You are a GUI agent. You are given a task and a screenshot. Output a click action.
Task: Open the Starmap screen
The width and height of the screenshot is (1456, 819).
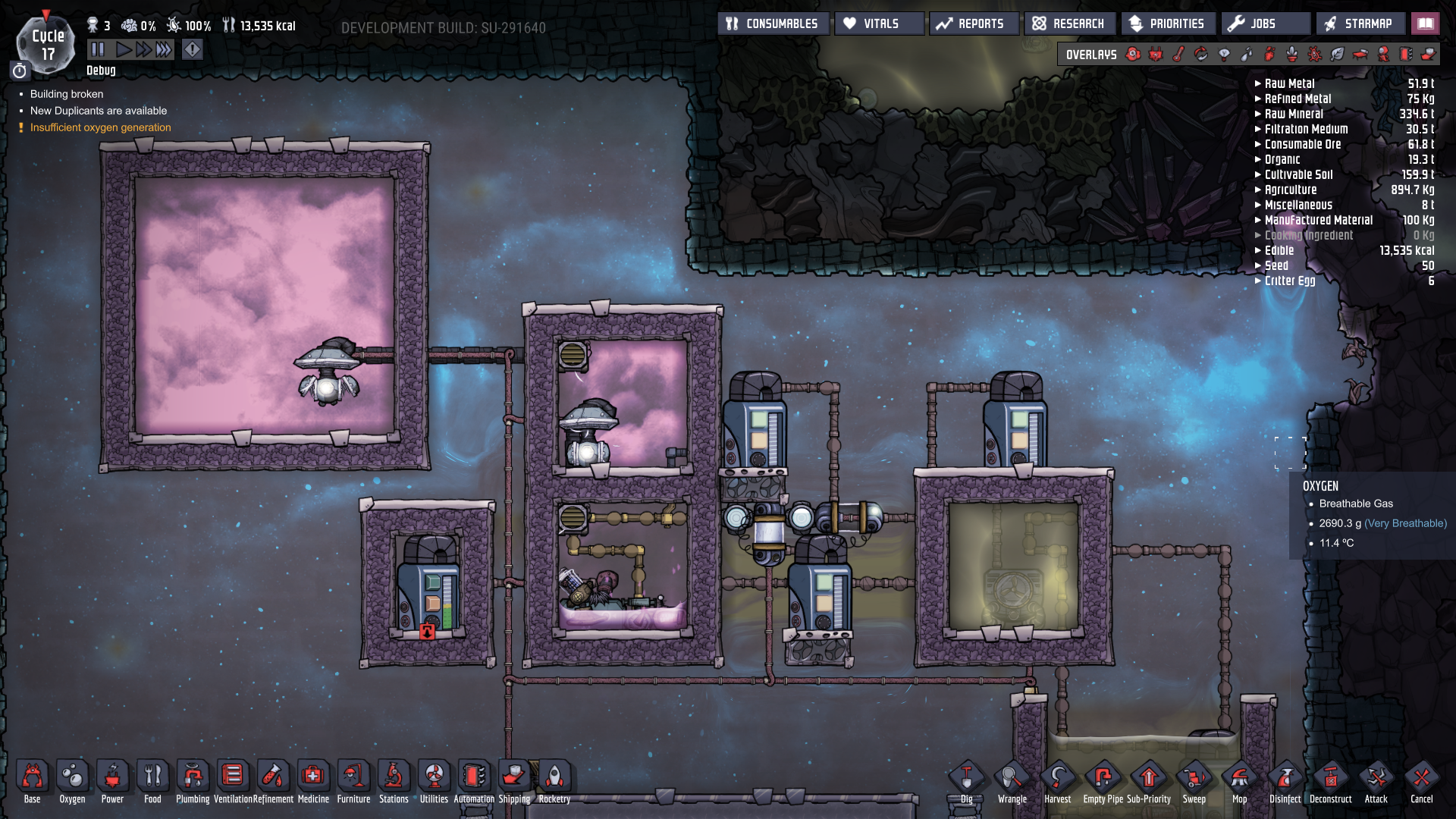(1360, 23)
